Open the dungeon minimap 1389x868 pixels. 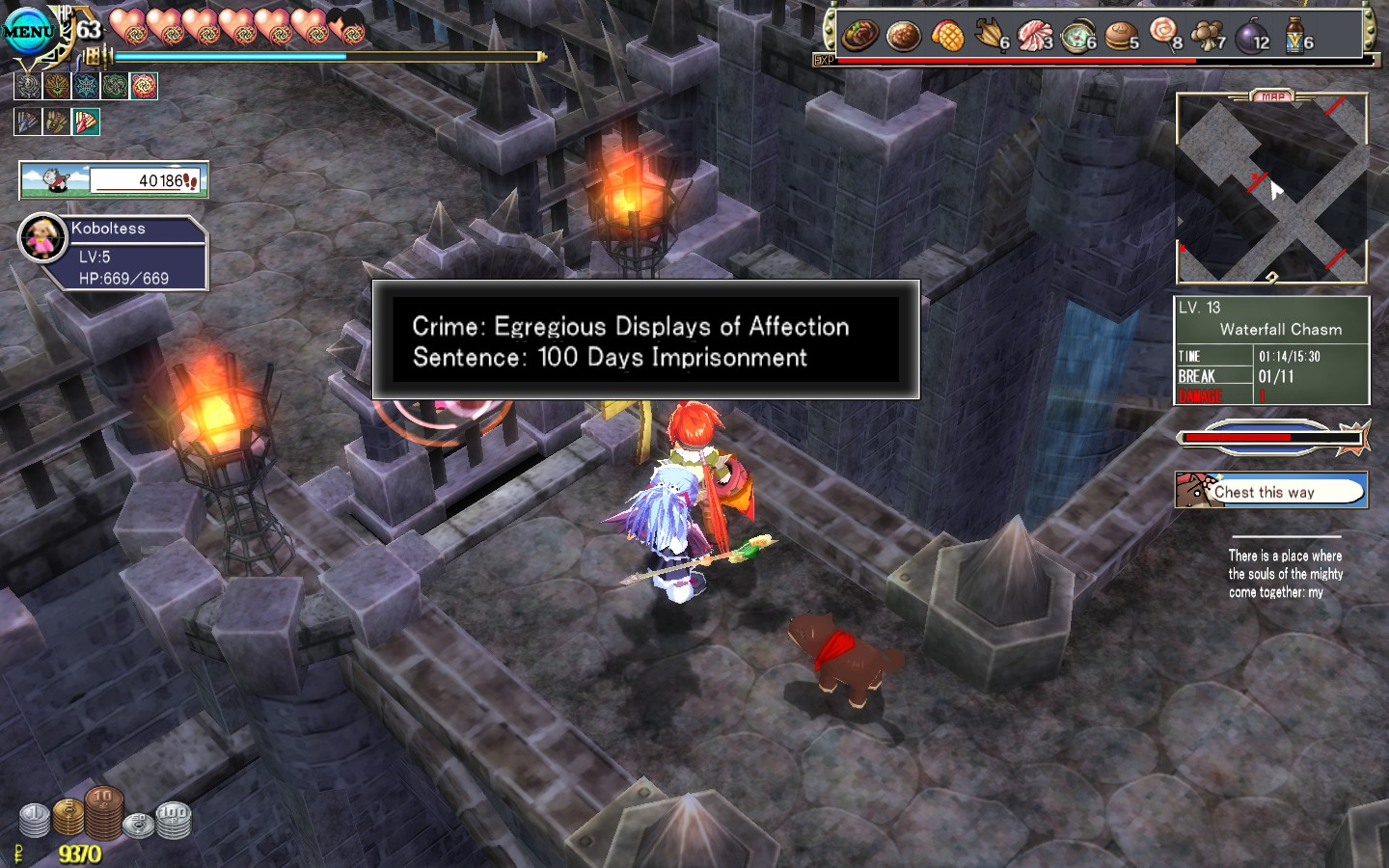(x=1271, y=188)
